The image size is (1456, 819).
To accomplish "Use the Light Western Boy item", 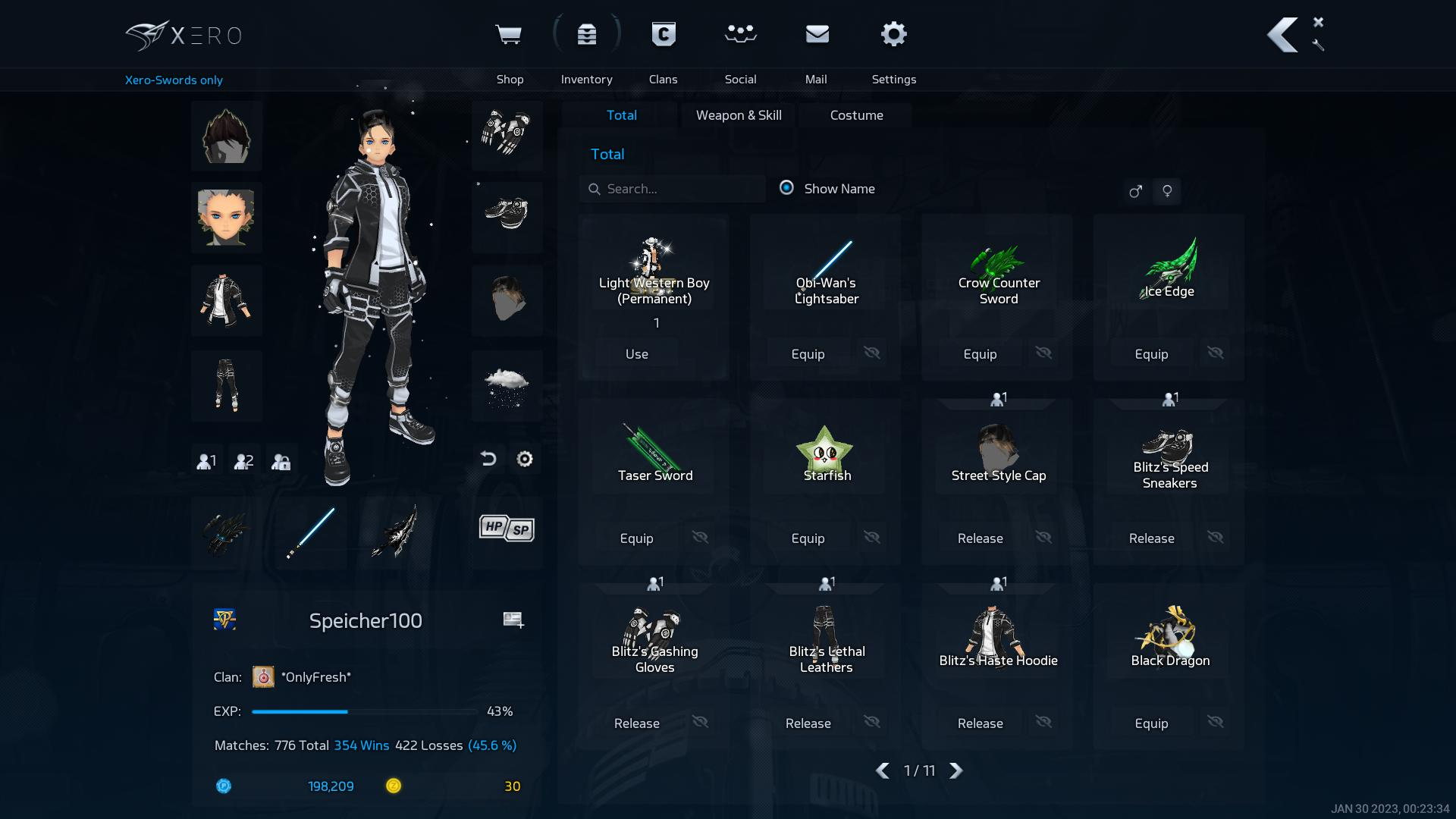I will 637,354.
